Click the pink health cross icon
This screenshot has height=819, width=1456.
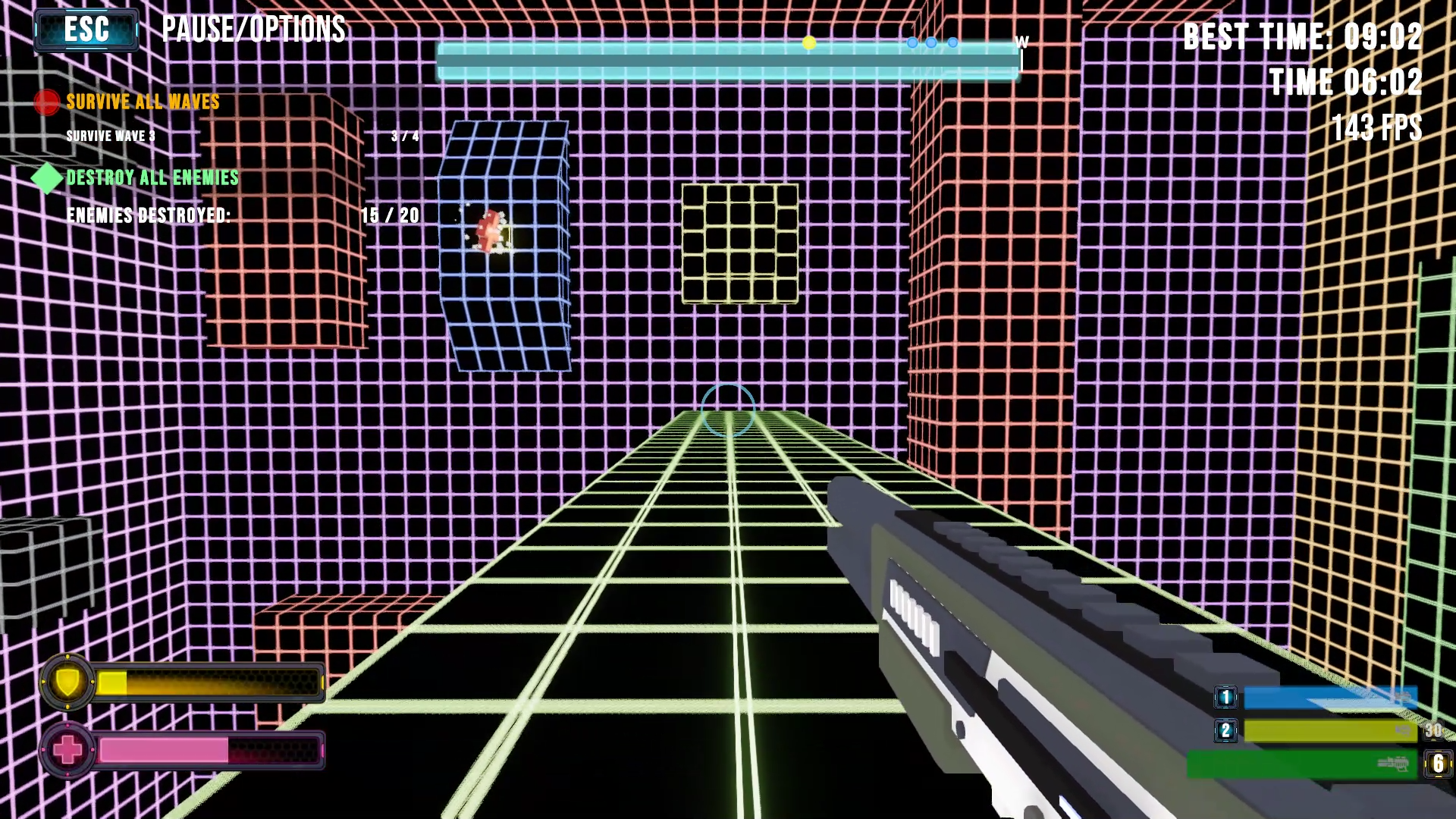pos(67,751)
